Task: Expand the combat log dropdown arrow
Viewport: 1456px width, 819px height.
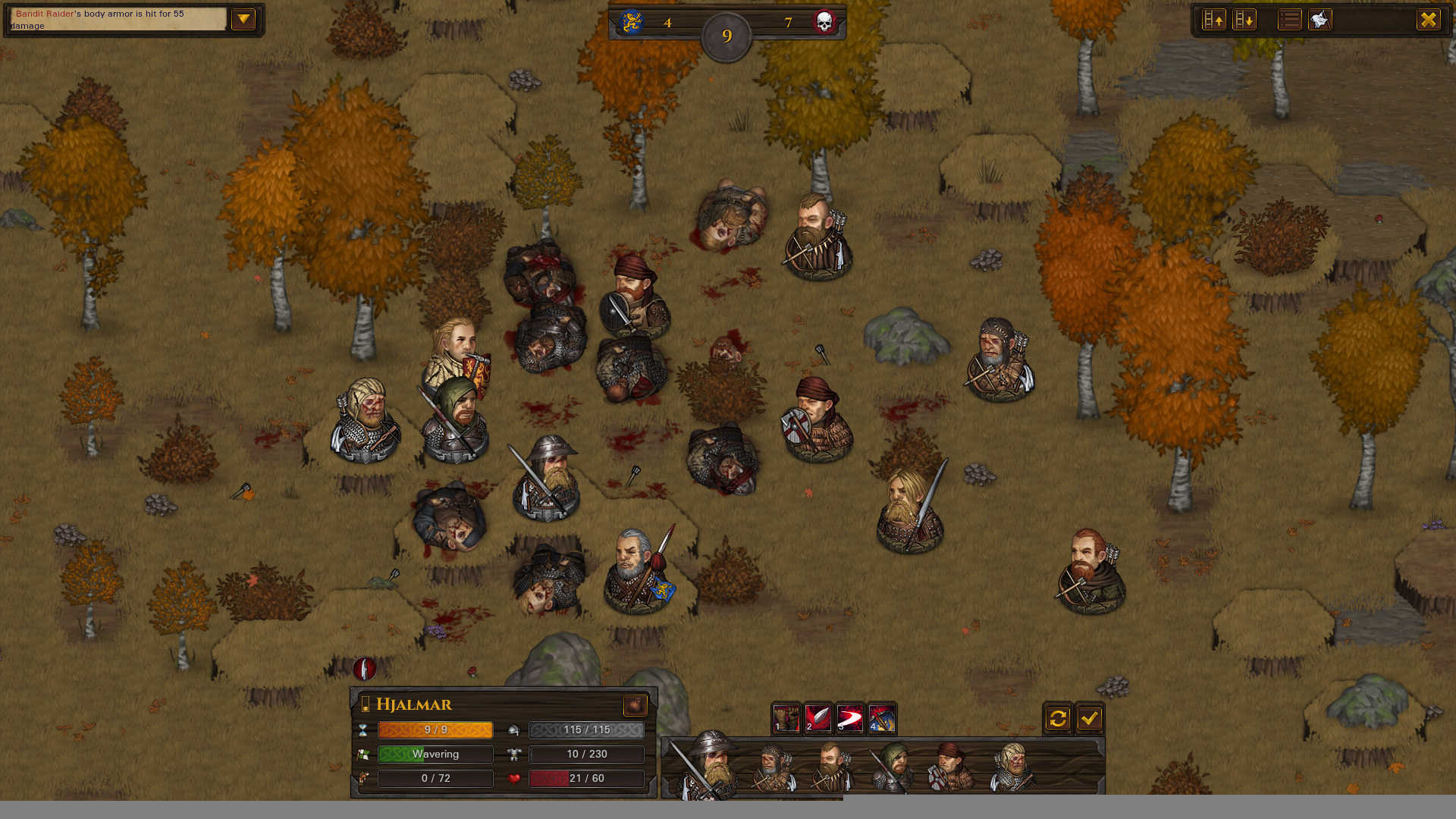Action: 243,19
